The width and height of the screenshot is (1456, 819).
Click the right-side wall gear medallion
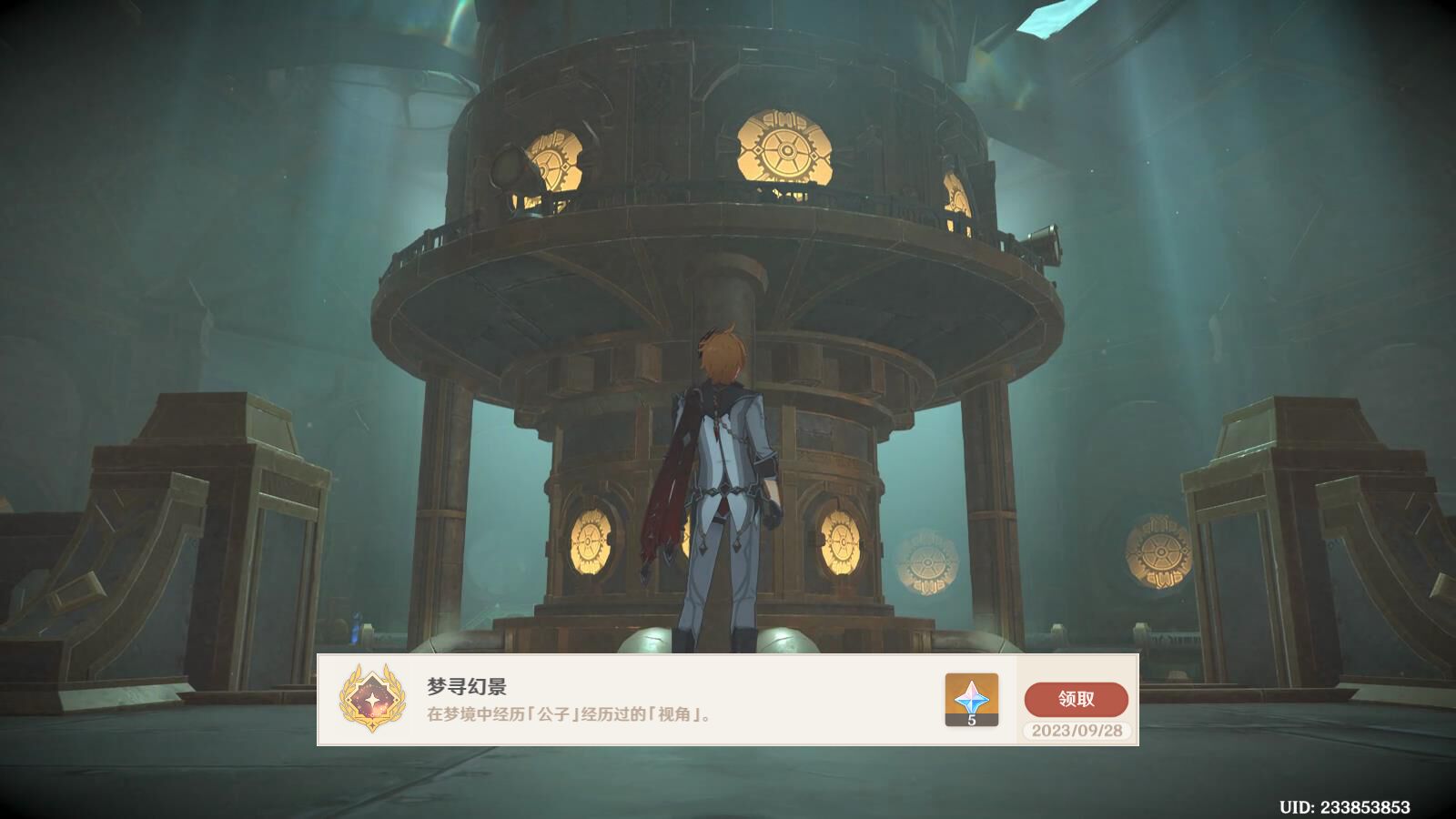coord(1162,552)
